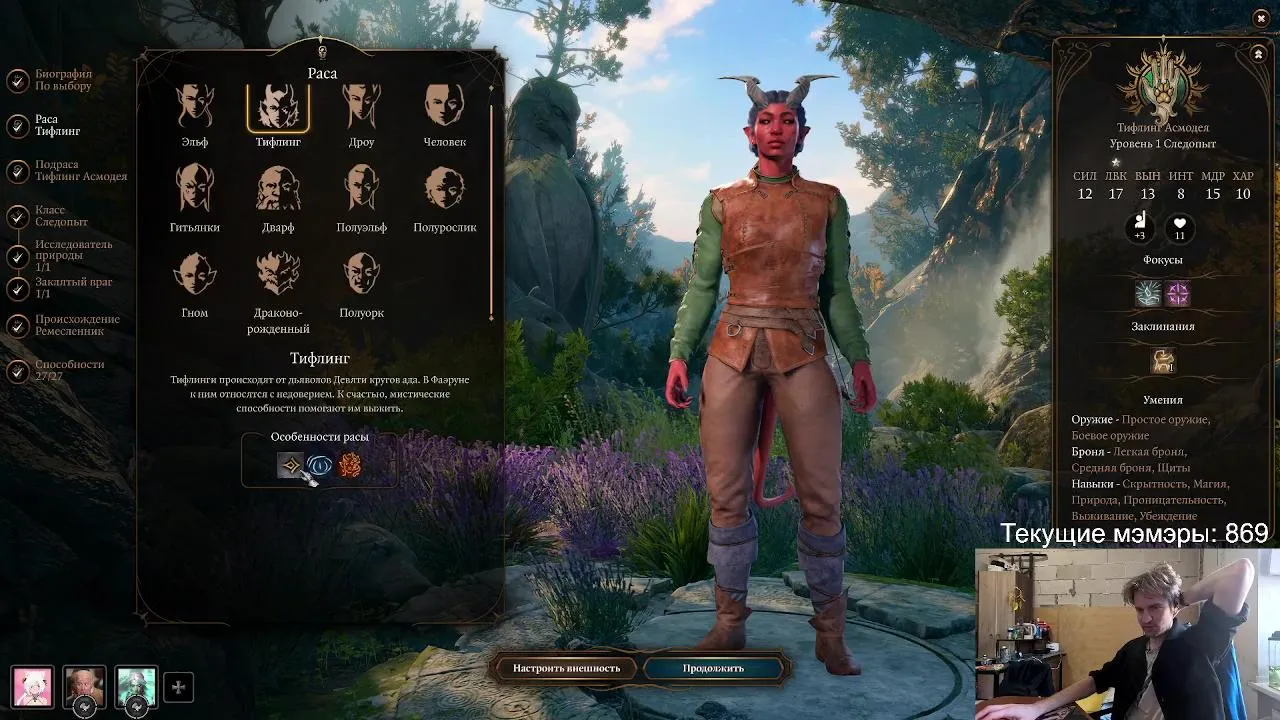Open the Класс Следопыт step
Screen dimensions: 1280x720
click(61, 216)
